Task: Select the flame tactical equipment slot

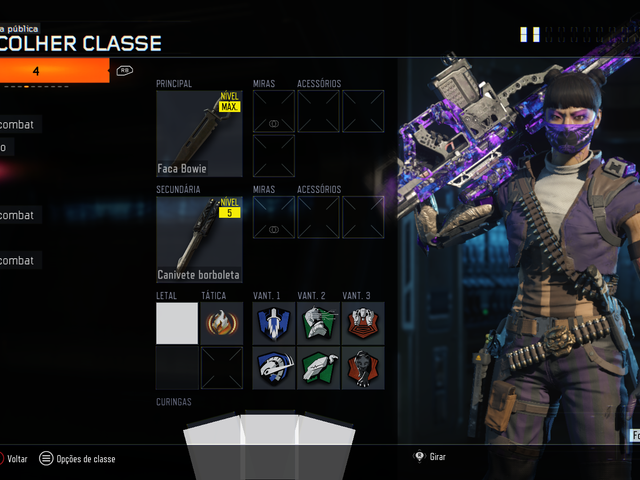Action: (221, 323)
